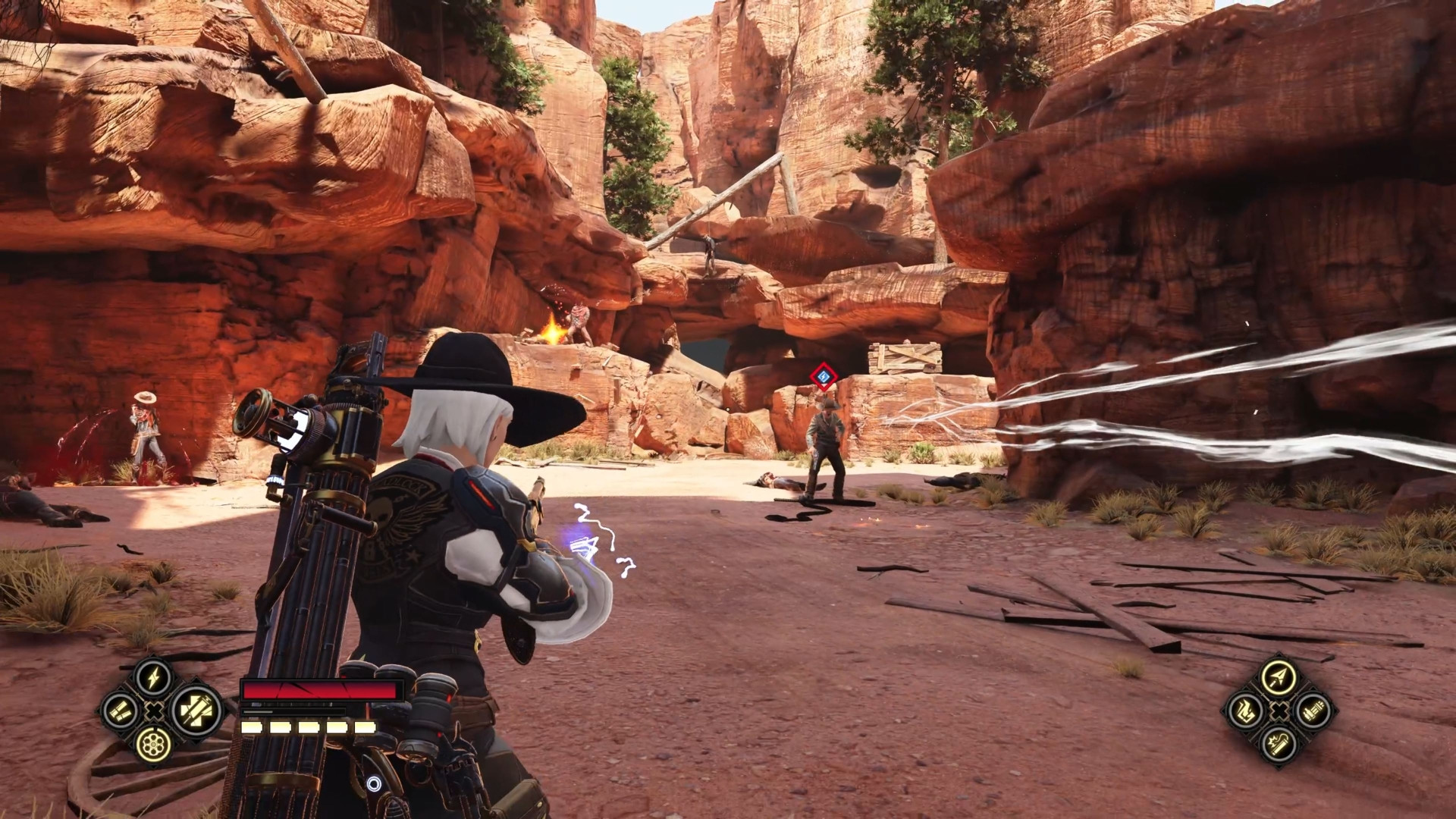Click the X hub at center of right ability wheel
Image resolution: width=1456 pixels, height=819 pixels.
tap(1279, 711)
